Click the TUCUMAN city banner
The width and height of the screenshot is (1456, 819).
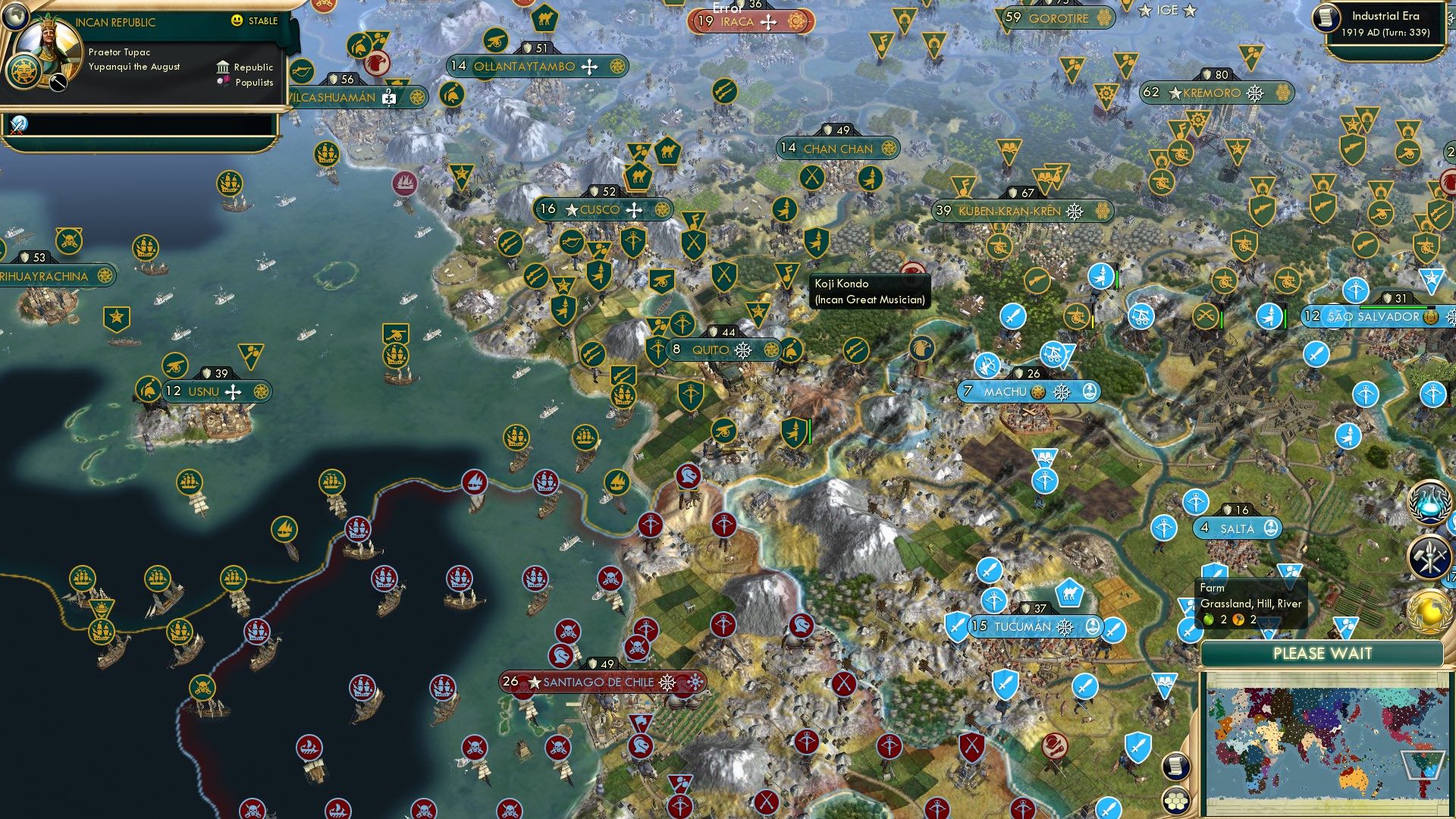click(1022, 626)
